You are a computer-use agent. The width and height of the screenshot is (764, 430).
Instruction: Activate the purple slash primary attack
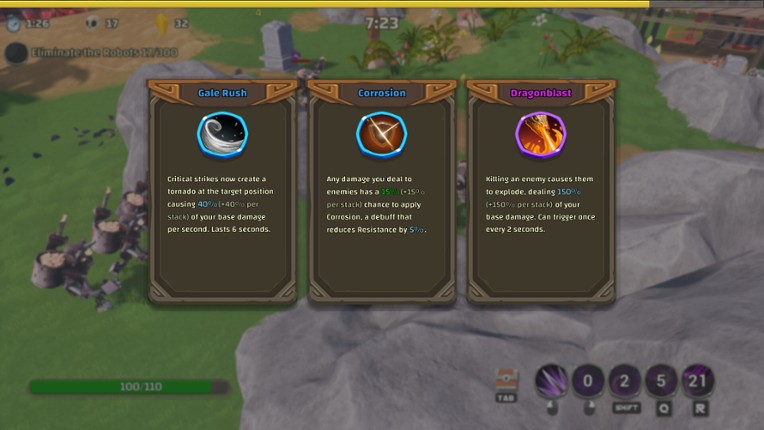click(x=551, y=381)
